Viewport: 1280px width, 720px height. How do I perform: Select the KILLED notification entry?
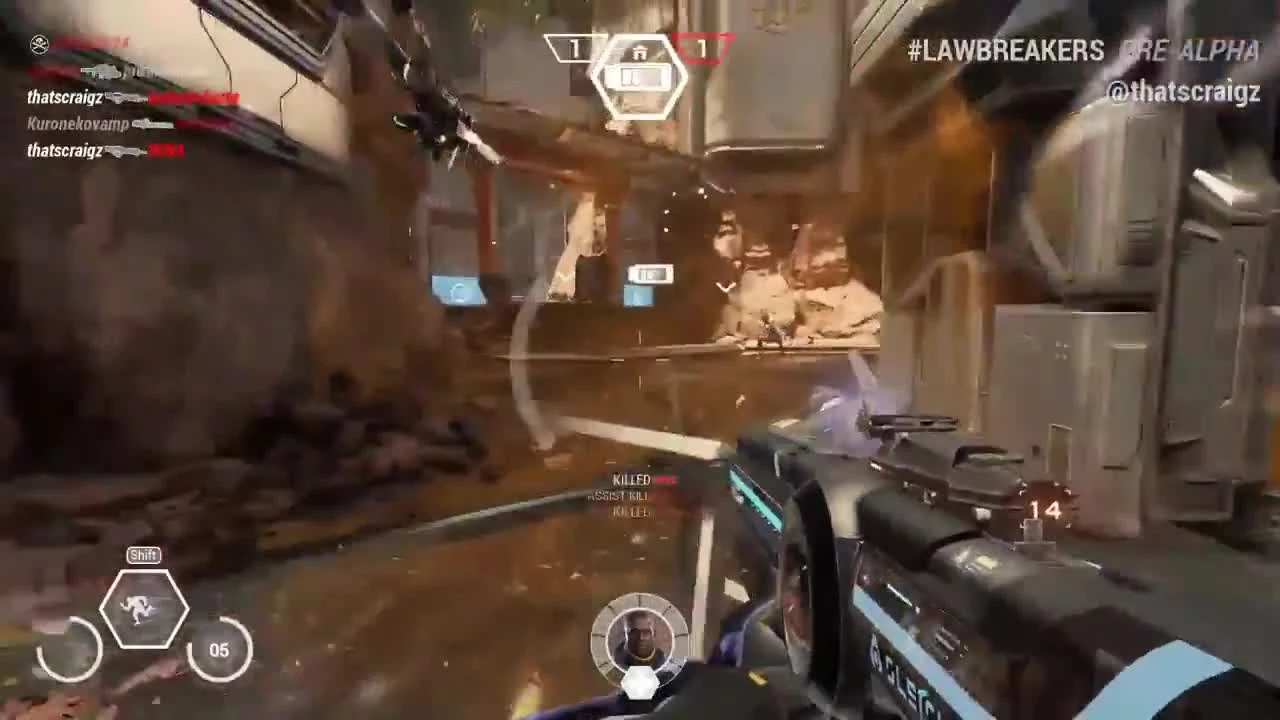coord(630,479)
